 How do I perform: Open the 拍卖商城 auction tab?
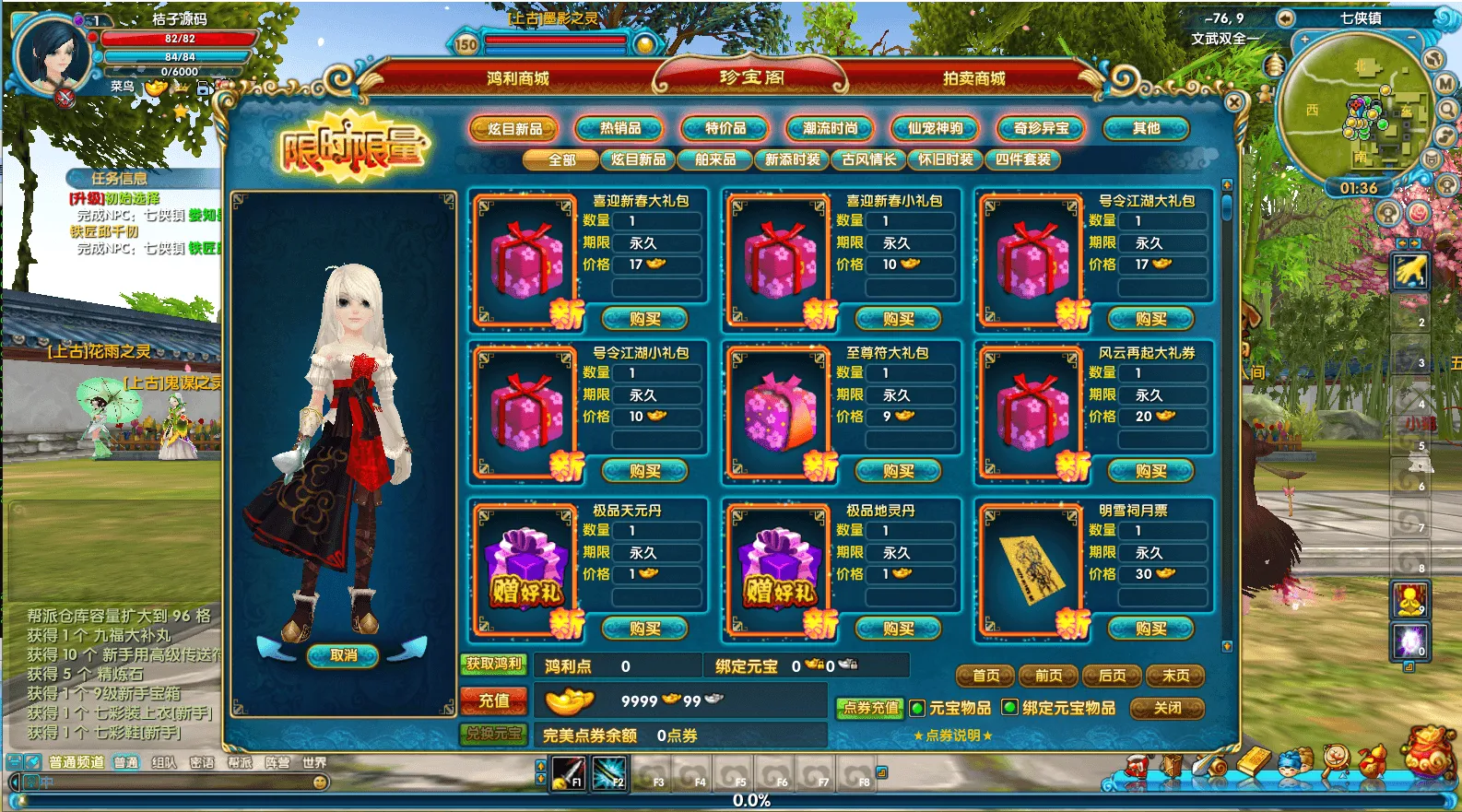(x=973, y=78)
